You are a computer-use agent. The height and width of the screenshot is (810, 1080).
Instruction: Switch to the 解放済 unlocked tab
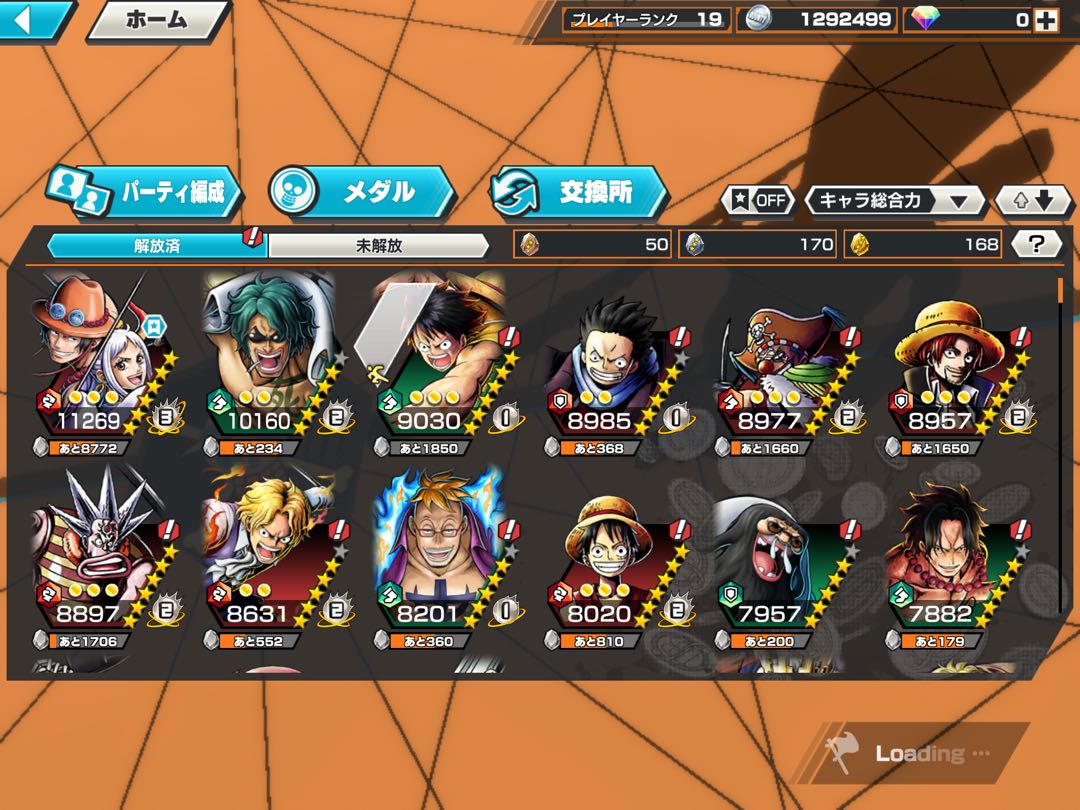click(157, 245)
